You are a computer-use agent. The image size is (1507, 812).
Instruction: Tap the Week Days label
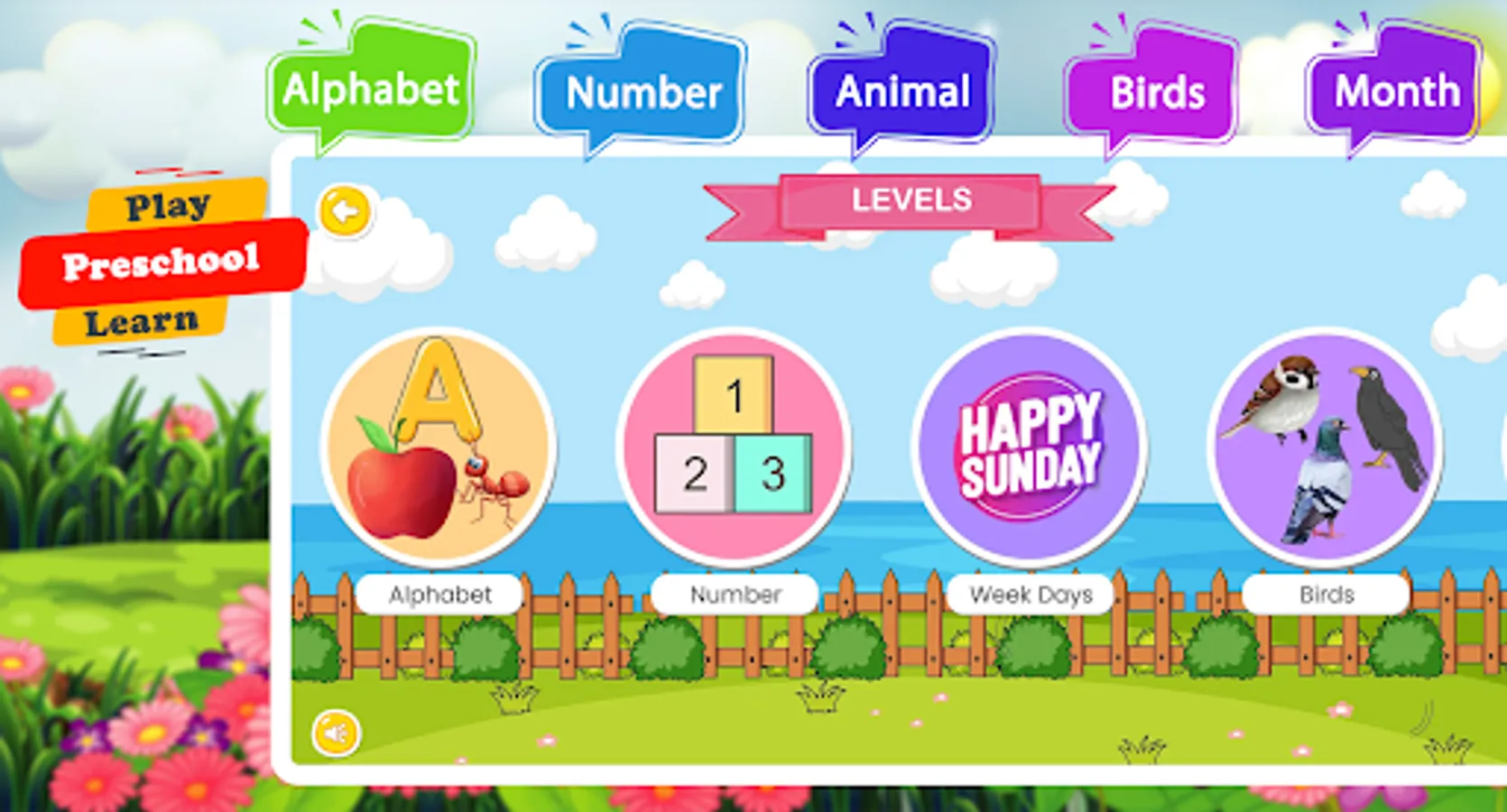[x=1031, y=593]
